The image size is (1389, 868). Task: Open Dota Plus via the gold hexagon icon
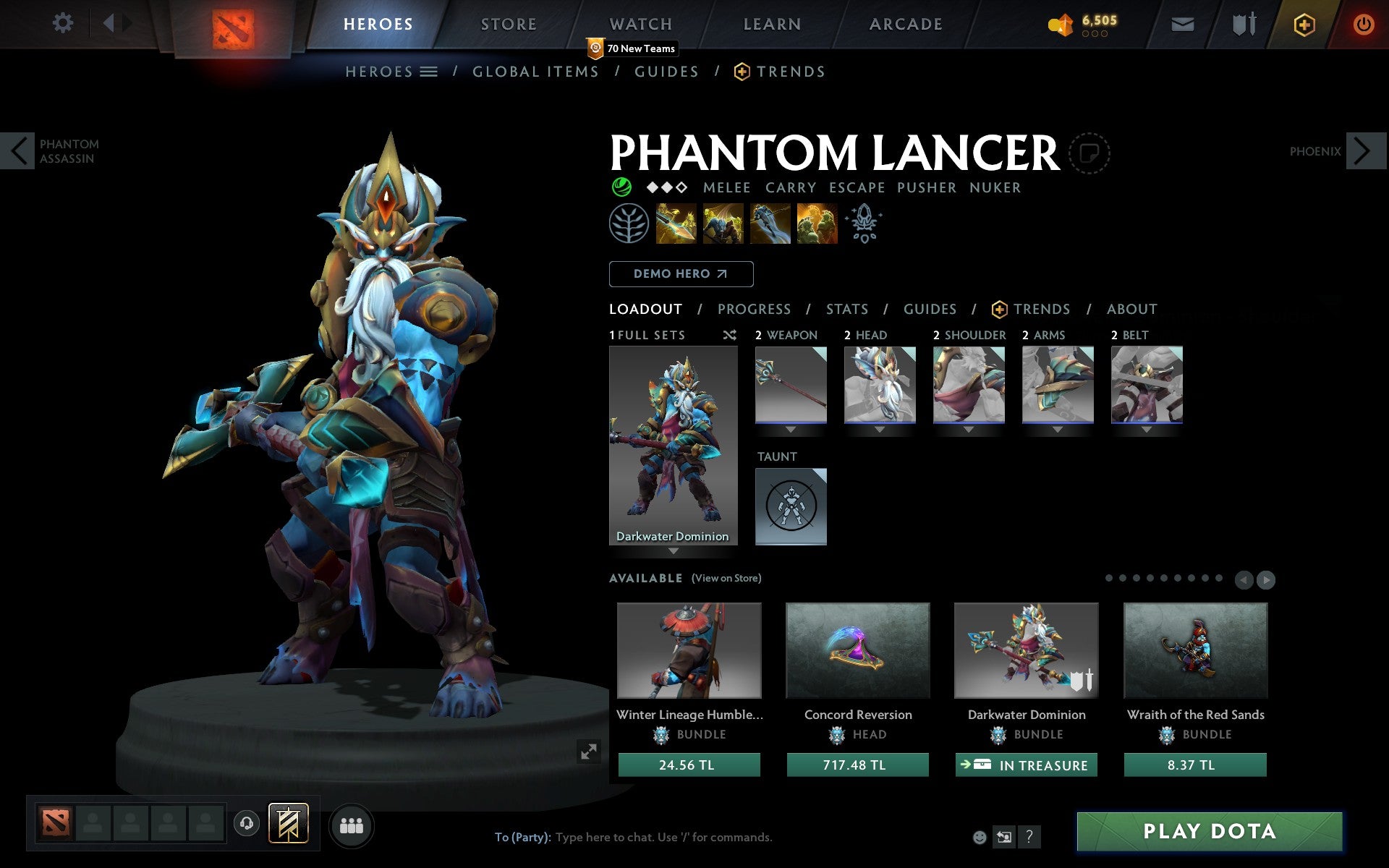tap(1304, 24)
